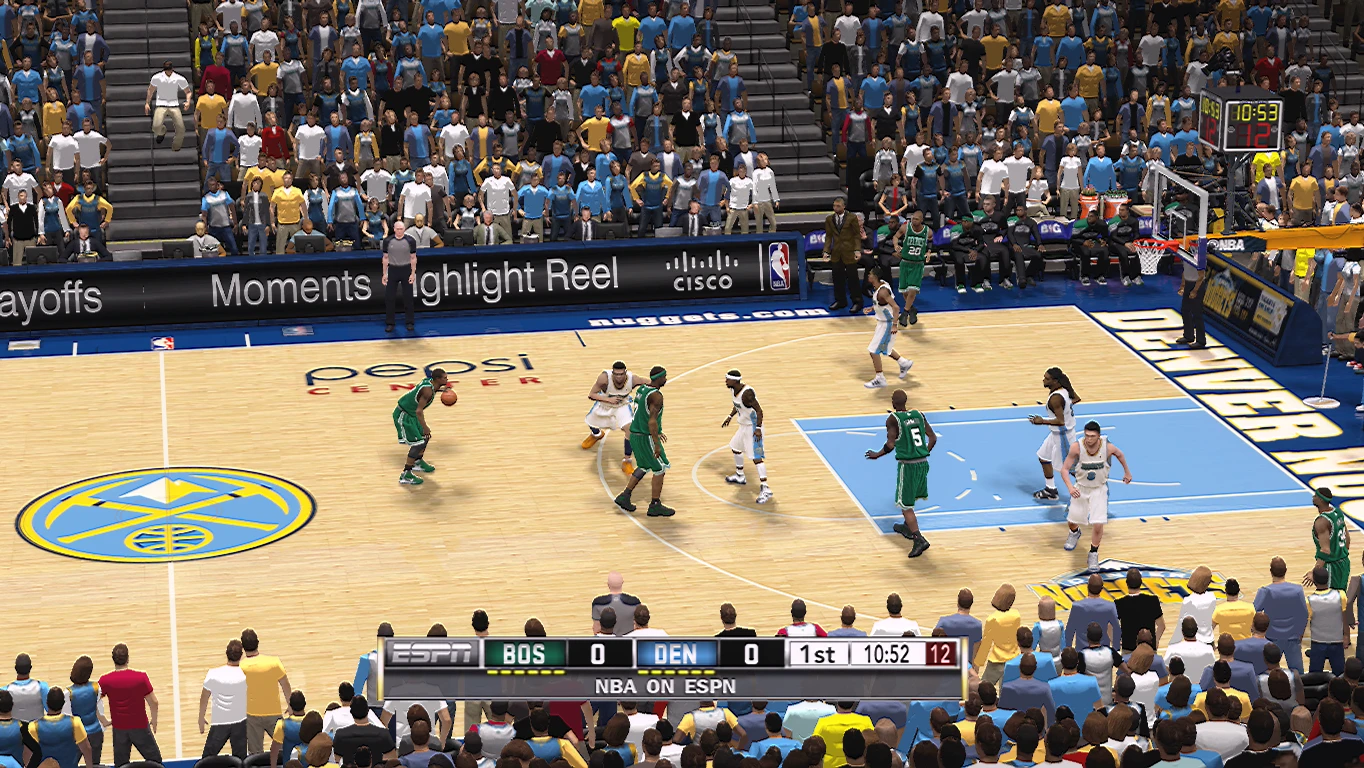The height and width of the screenshot is (768, 1364).
Task: Click the NBA ON ESPN banner text
Action: point(666,687)
